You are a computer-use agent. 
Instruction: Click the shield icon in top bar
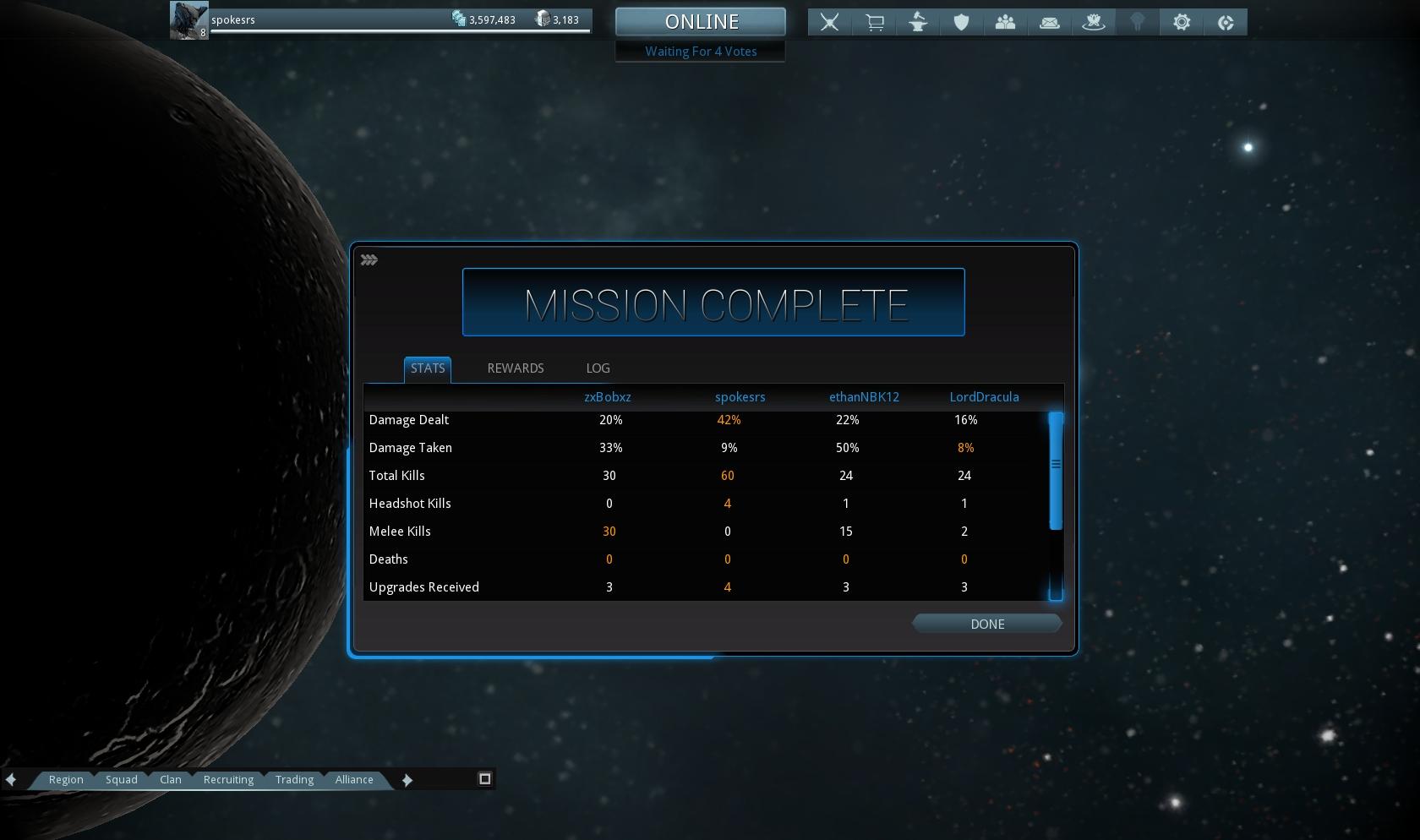pos(961,22)
